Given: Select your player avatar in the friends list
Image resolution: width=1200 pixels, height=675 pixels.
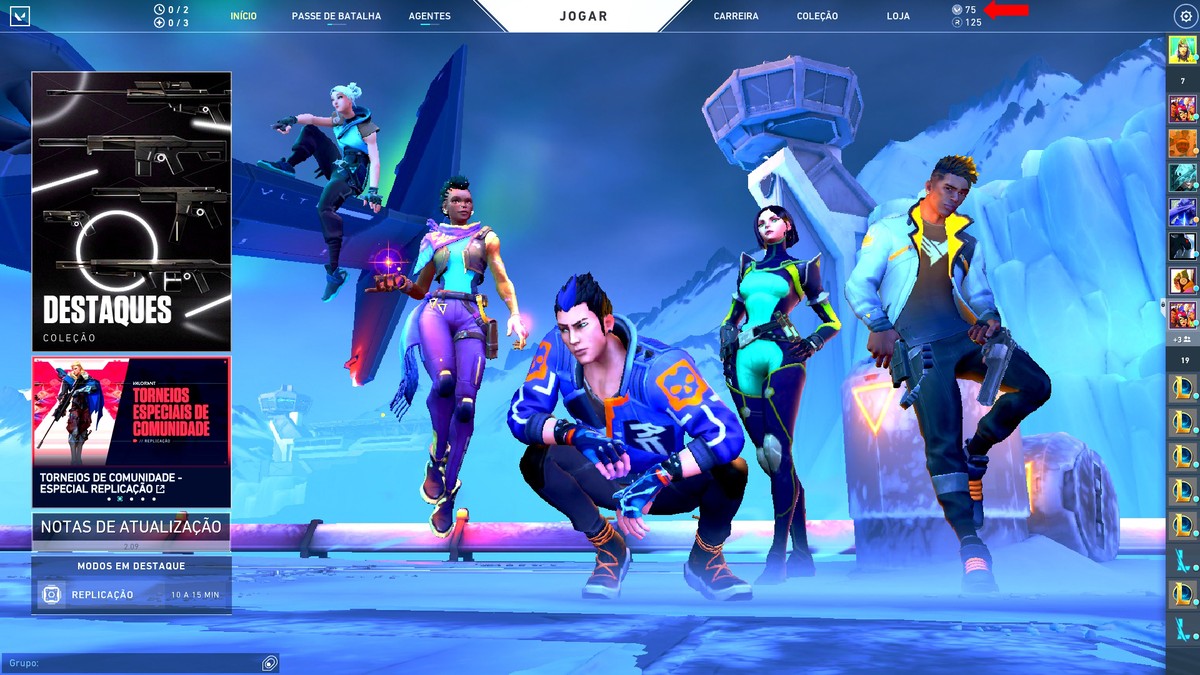Looking at the screenshot, I should [1183, 50].
